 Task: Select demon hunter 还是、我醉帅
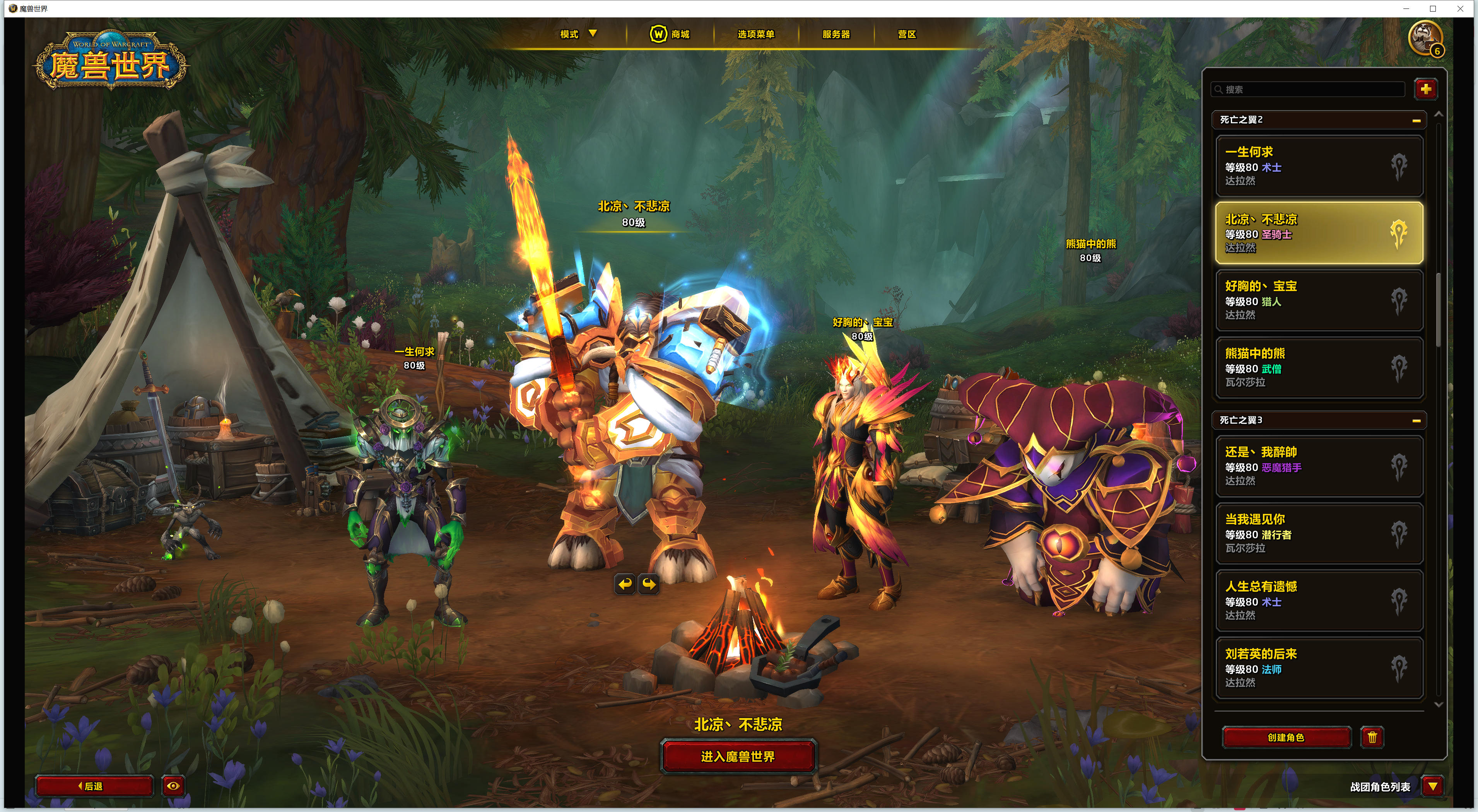[x=1319, y=466]
